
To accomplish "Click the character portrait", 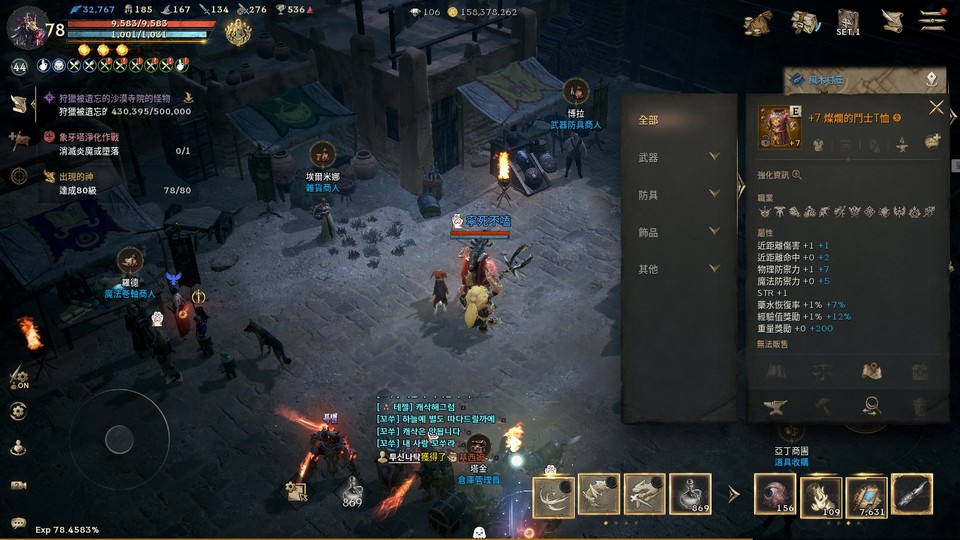I will [x=27, y=27].
